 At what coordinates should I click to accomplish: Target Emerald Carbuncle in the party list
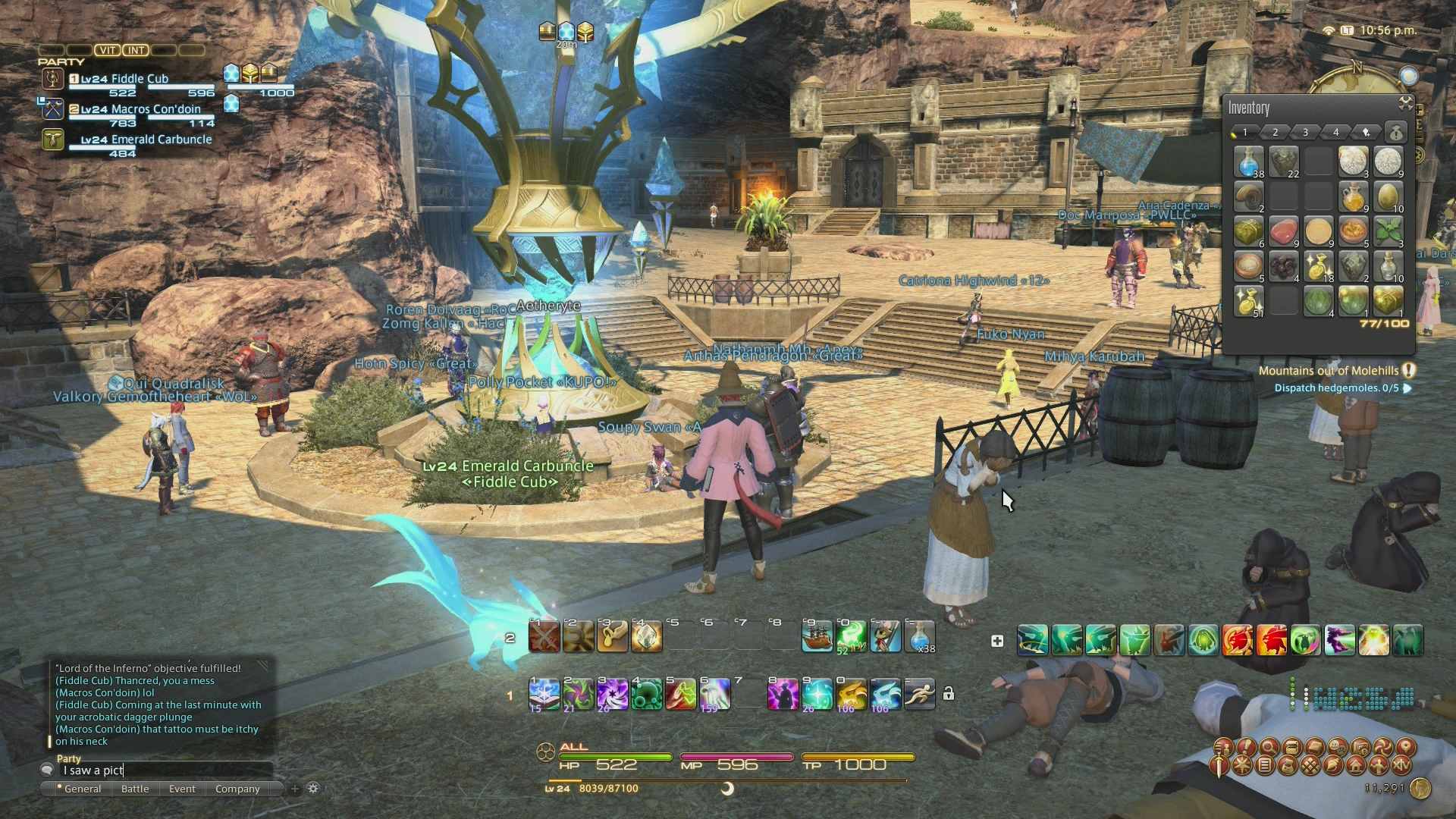point(146,140)
